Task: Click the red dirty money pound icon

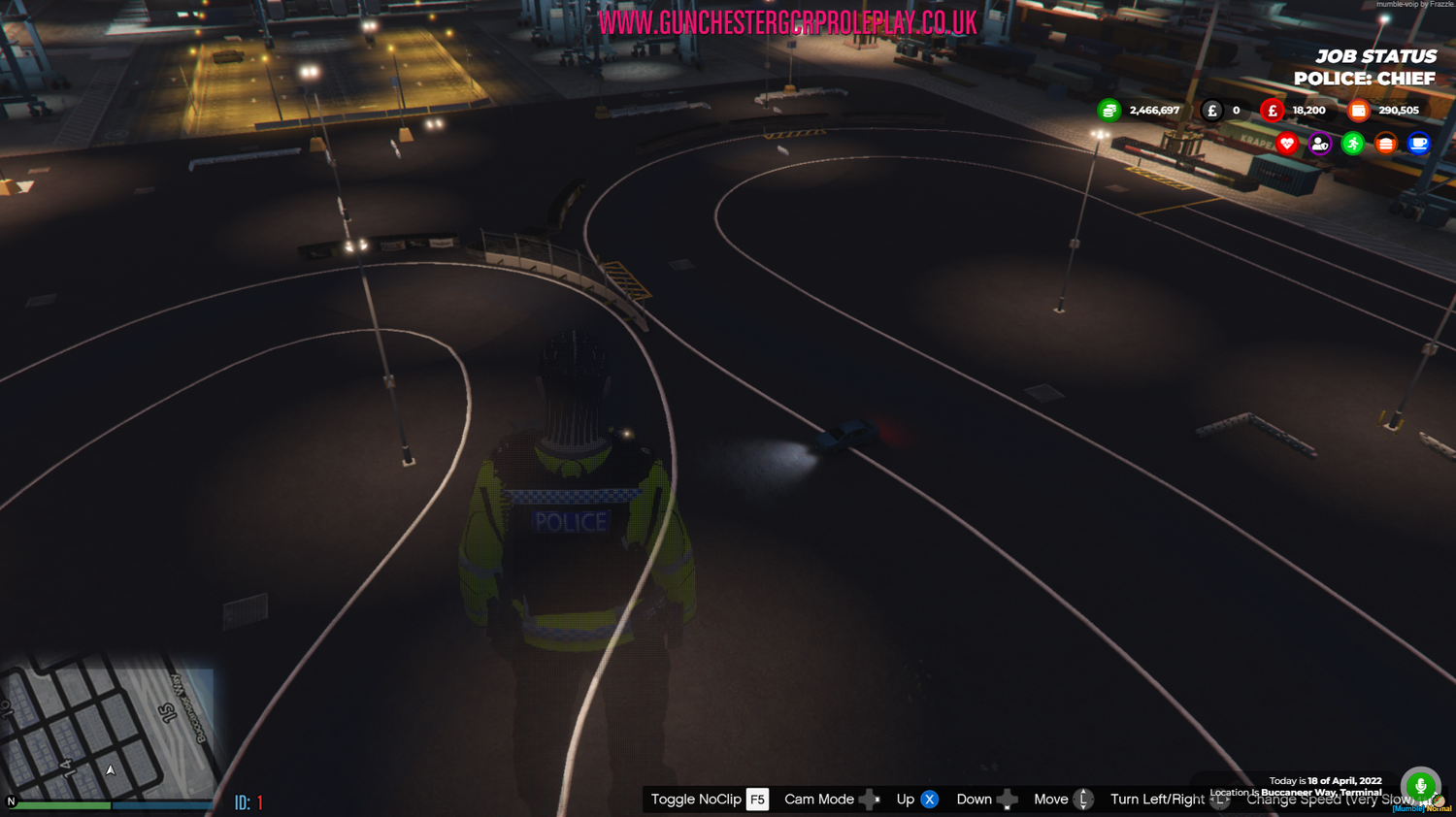Action: pyautogui.click(x=1272, y=110)
